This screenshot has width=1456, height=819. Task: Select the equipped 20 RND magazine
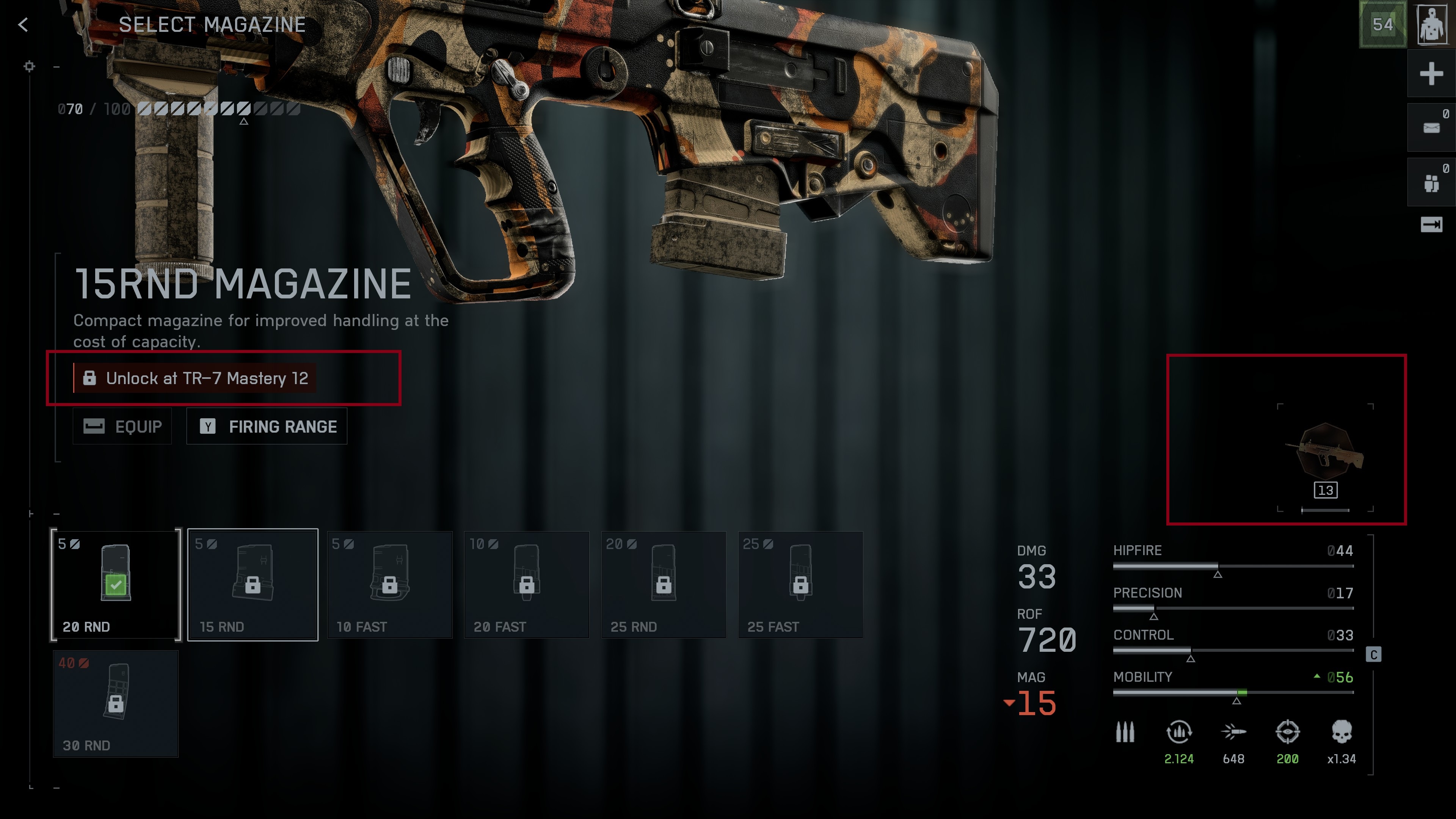point(116,584)
